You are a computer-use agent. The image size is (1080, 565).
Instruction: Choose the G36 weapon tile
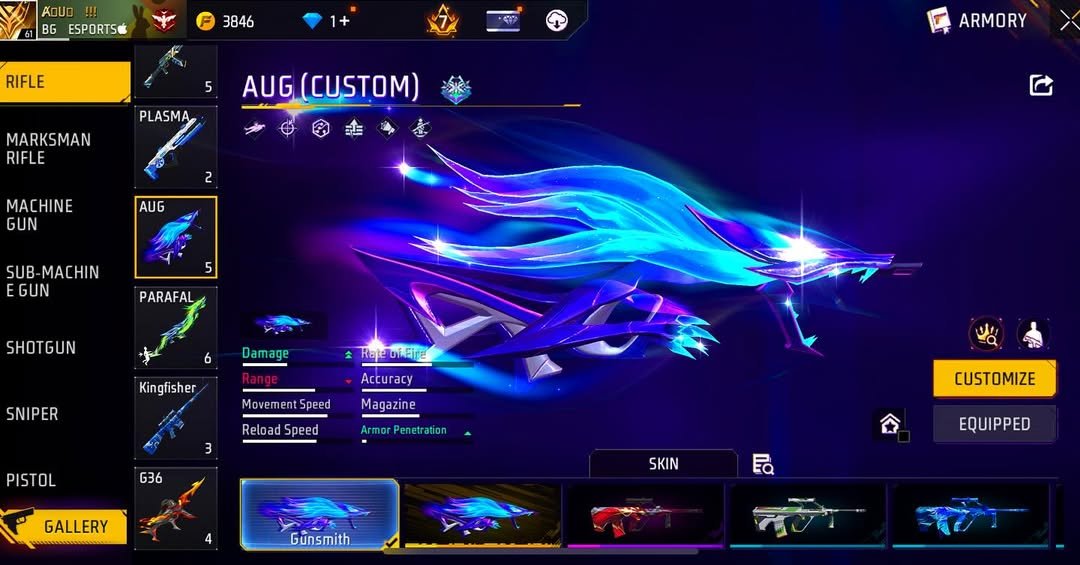click(x=176, y=508)
